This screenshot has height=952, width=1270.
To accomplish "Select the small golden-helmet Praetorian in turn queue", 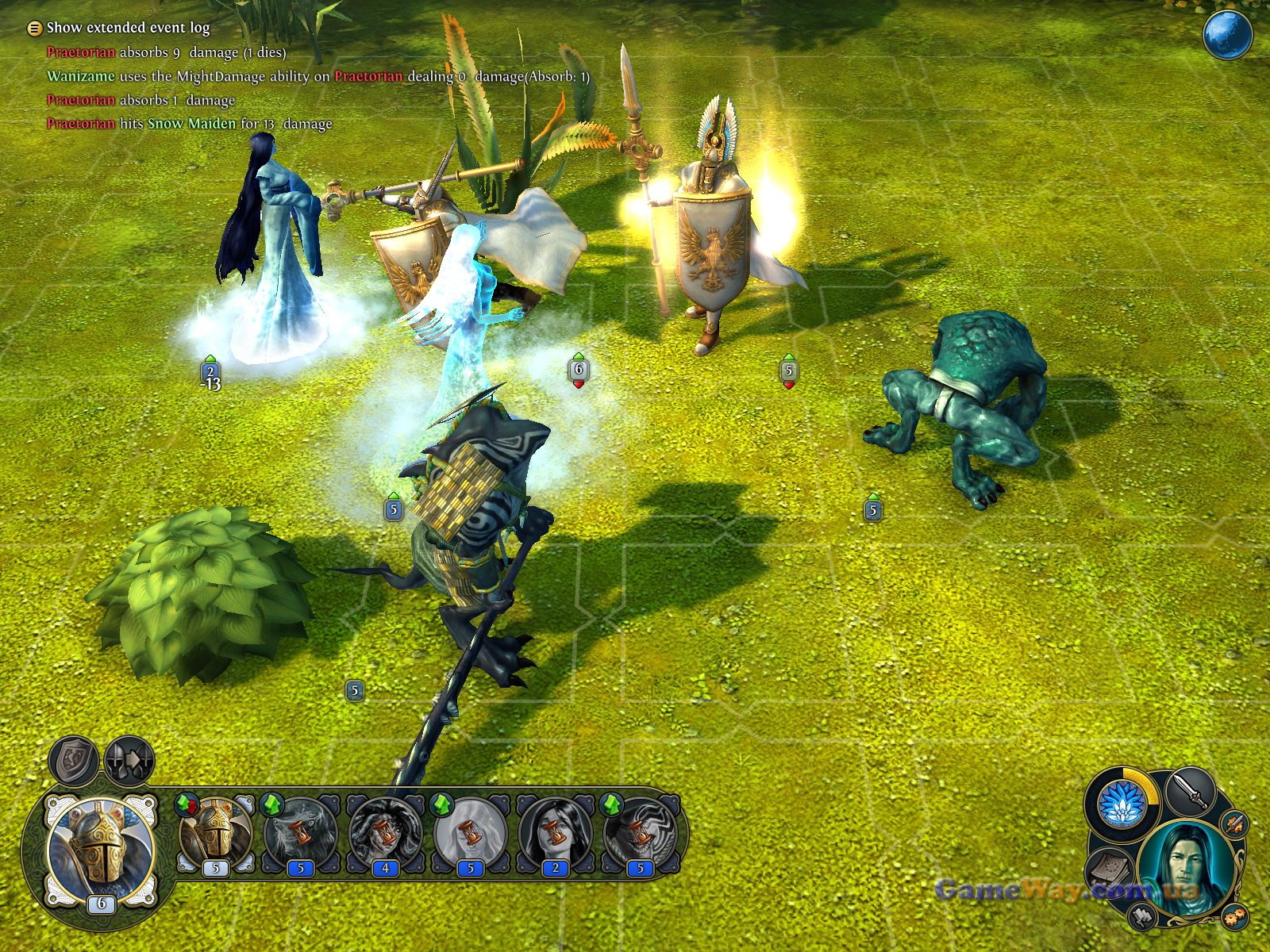I will [x=215, y=834].
